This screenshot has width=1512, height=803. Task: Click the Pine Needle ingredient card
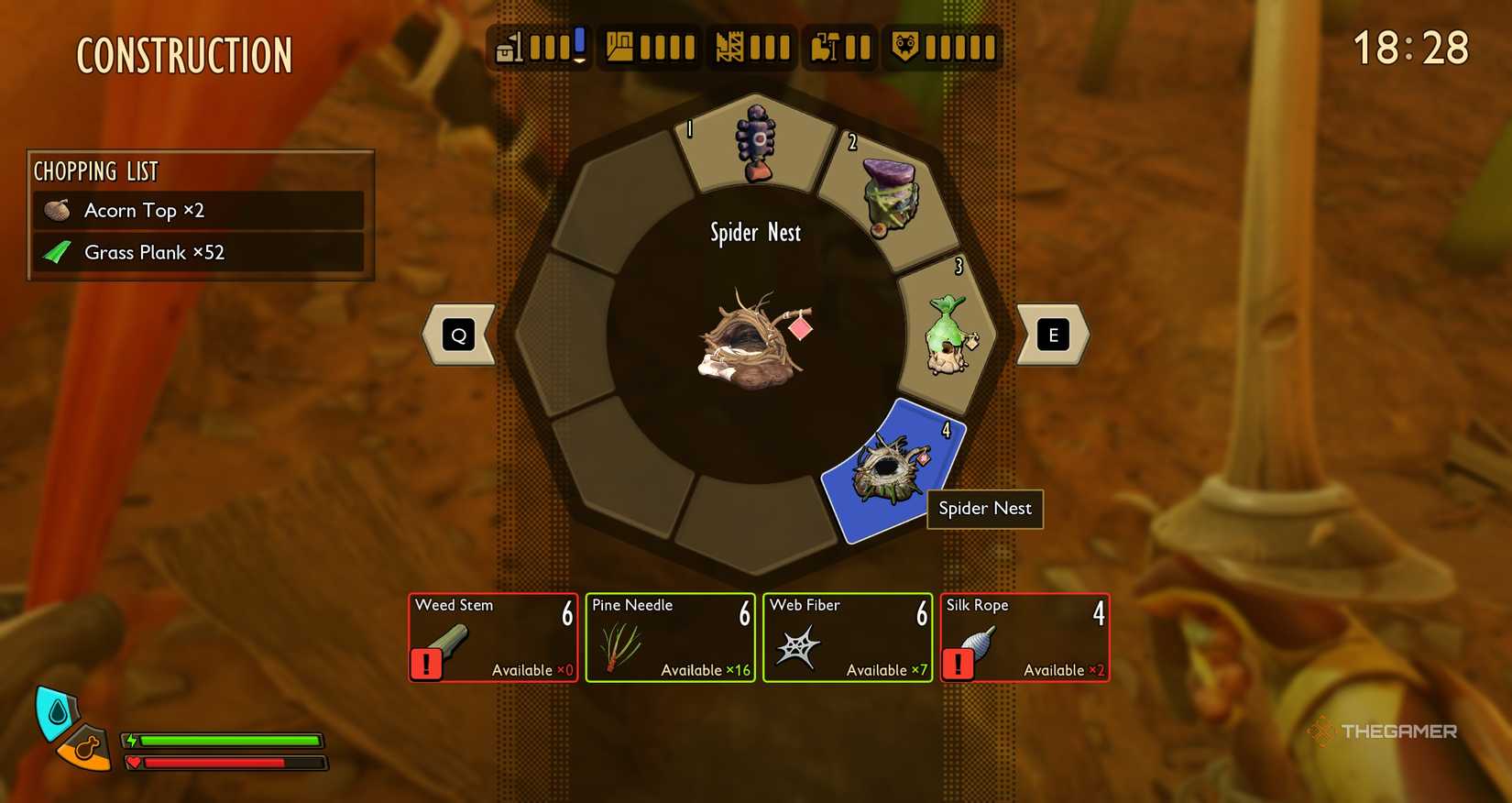[x=670, y=638]
